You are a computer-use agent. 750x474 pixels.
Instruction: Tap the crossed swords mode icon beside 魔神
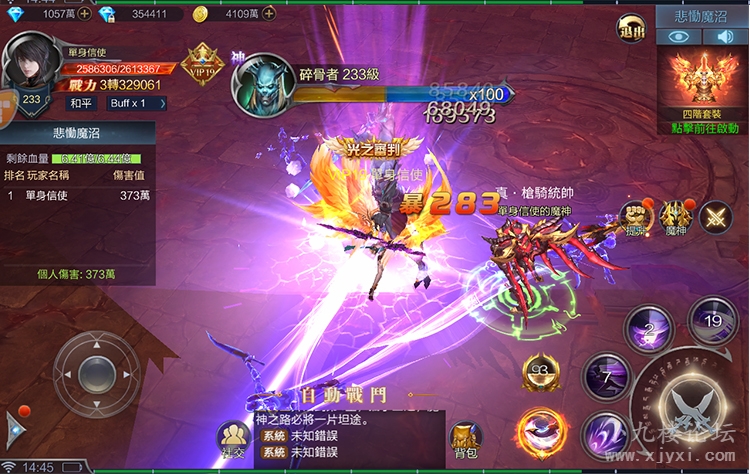click(x=716, y=217)
